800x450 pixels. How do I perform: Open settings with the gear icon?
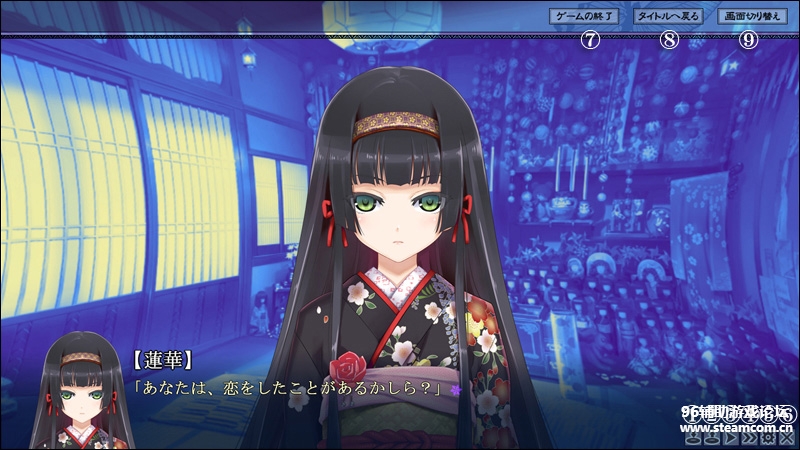click(x=768, y=438)
